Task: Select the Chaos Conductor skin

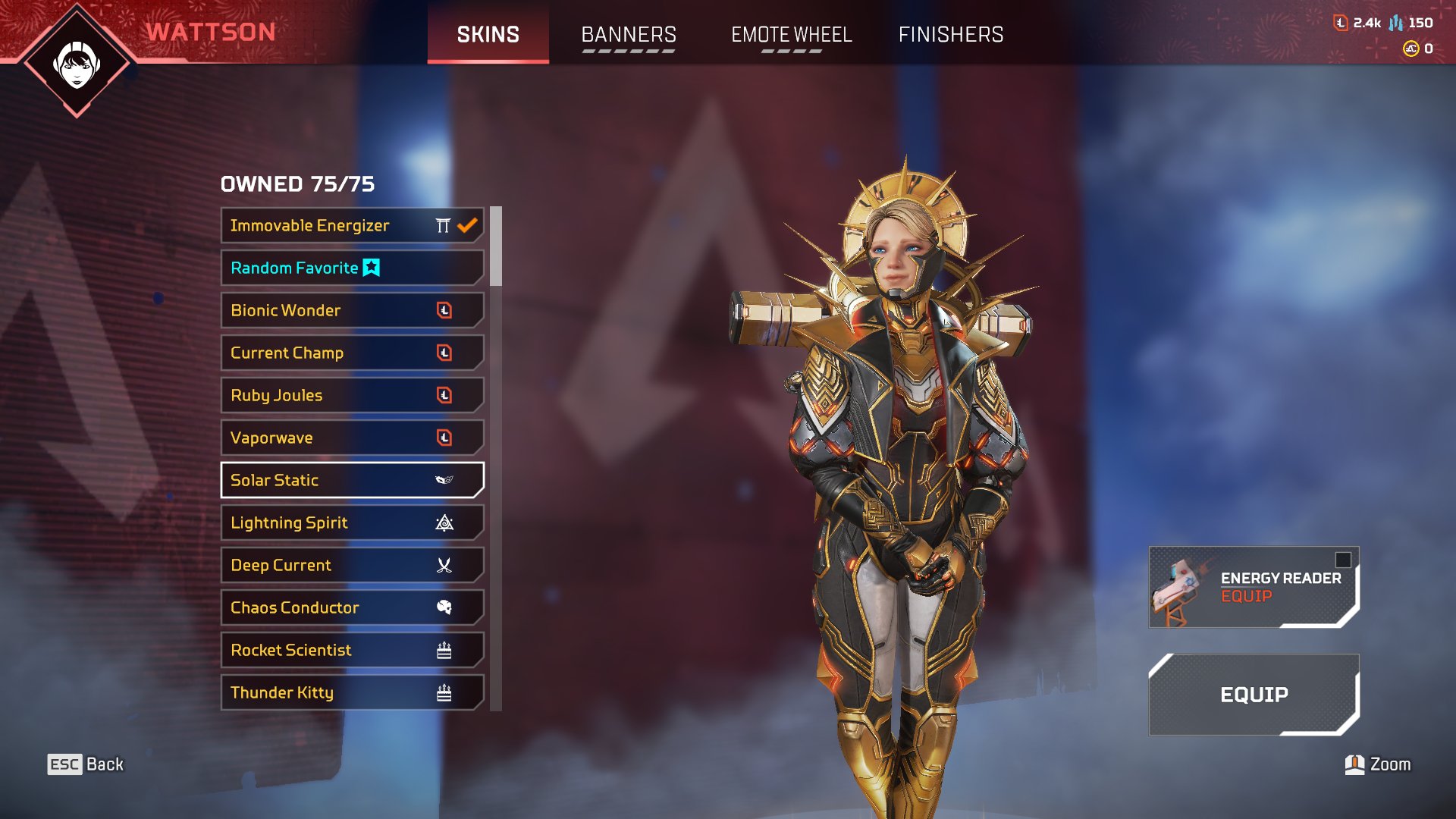Action: (x=352, y=607)
